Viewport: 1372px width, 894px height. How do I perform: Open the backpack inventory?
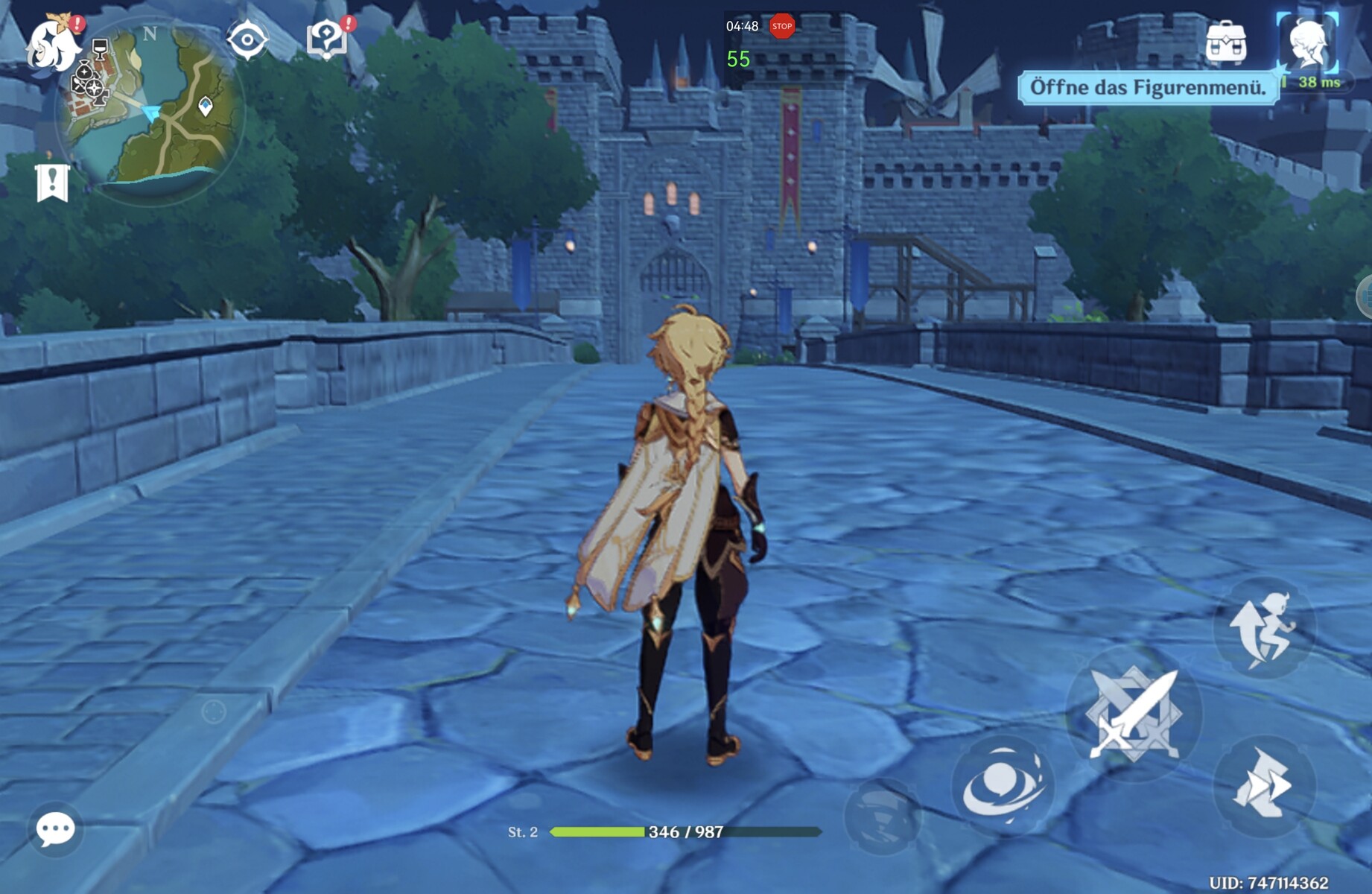[x=1226, y=43]
